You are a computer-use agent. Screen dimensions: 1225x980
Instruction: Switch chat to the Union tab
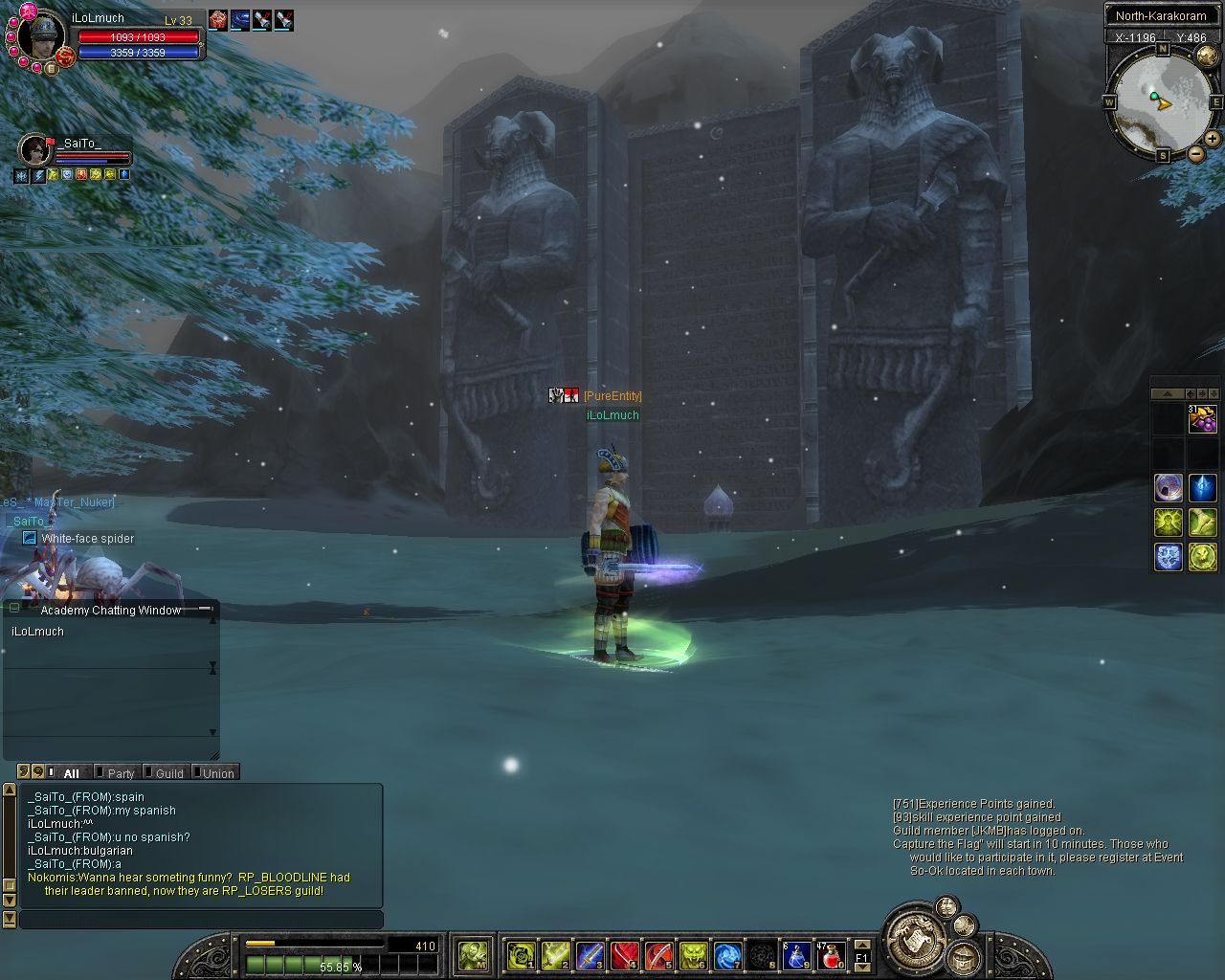pos(217,772)
